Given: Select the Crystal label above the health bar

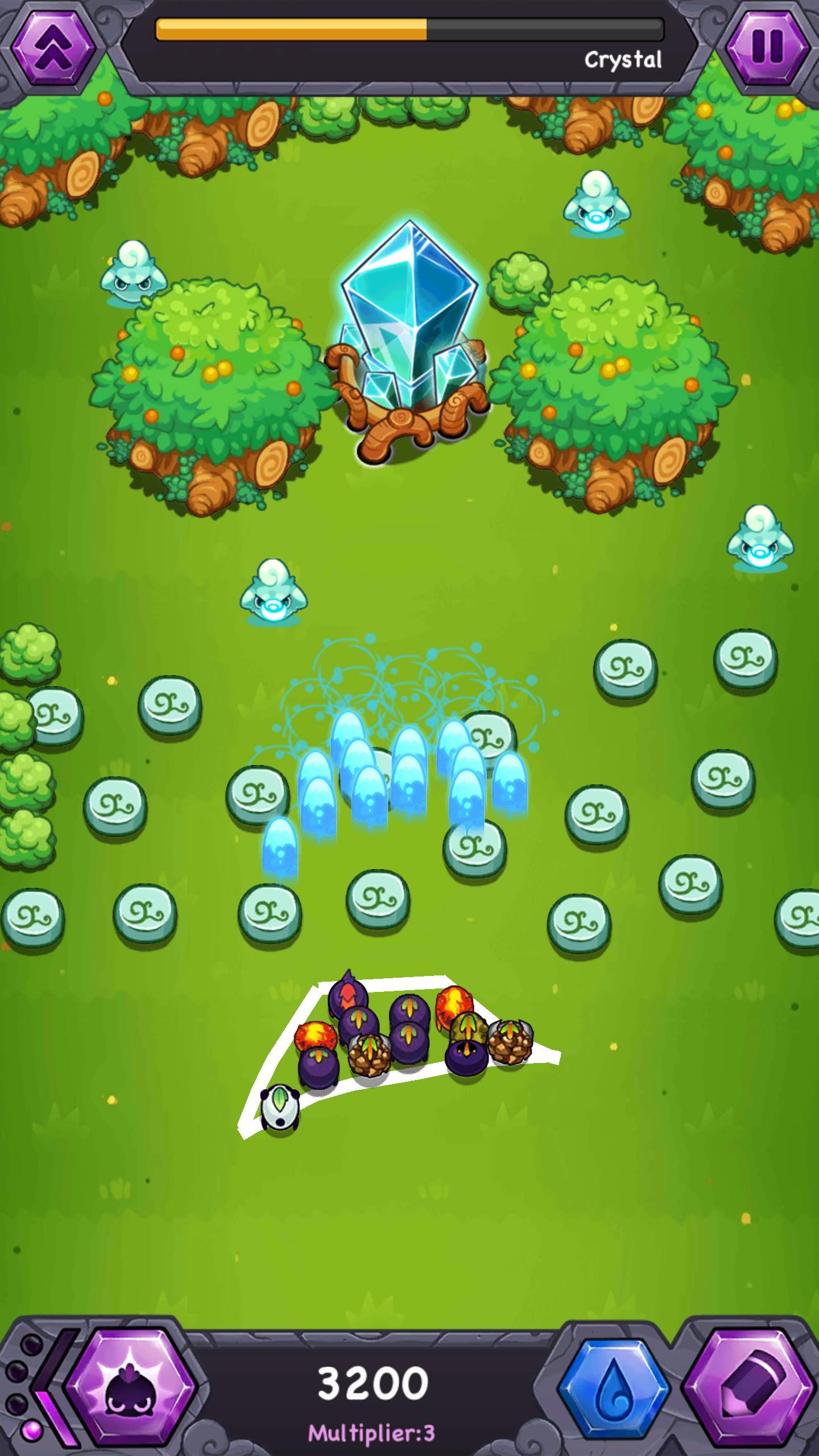Looking at the screenshot, I should coord(623,59).
